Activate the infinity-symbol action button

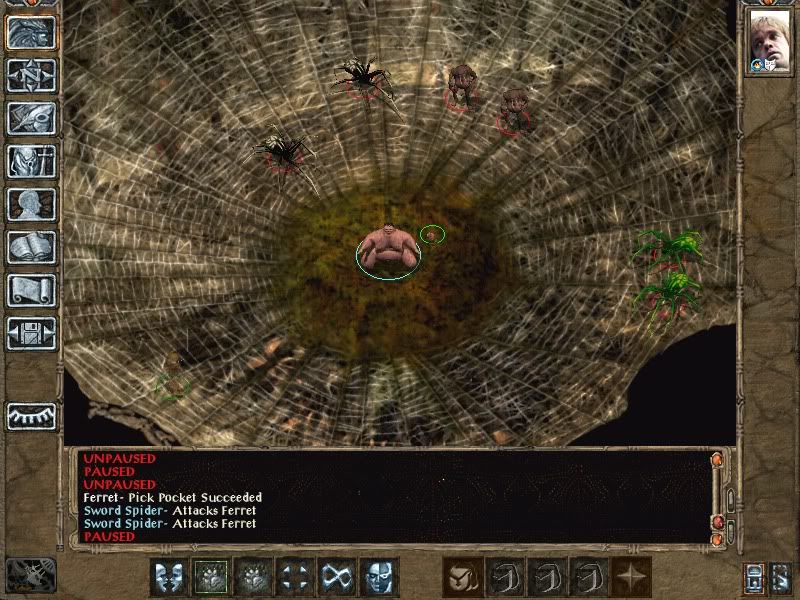coord(336,577)
